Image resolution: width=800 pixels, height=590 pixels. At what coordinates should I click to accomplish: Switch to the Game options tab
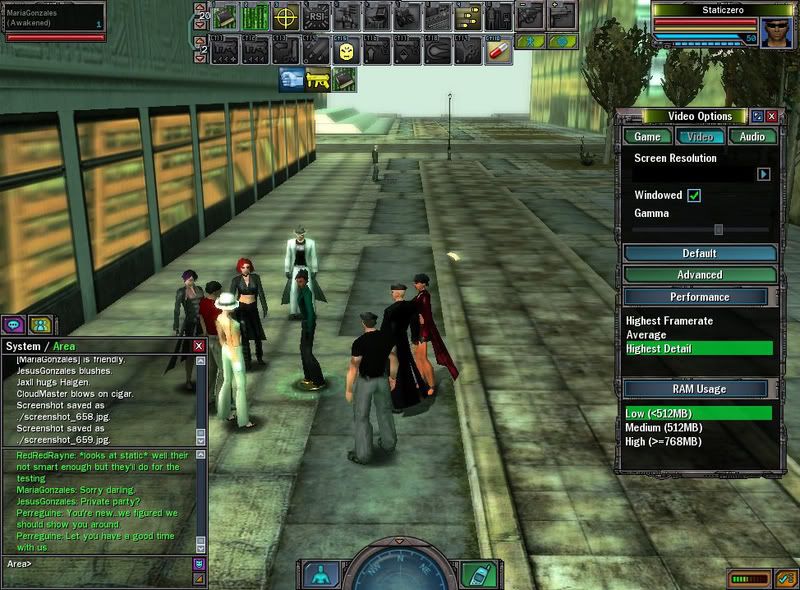[647, 137]
